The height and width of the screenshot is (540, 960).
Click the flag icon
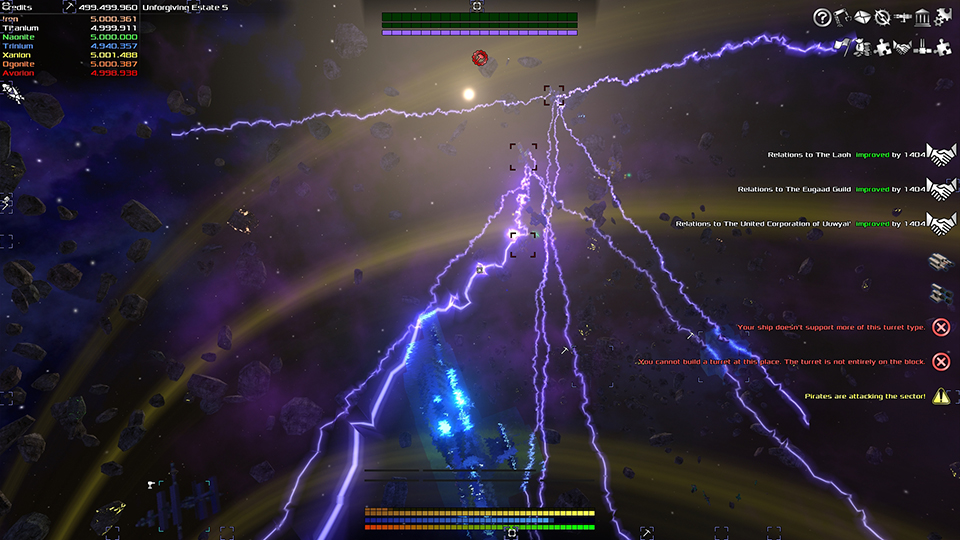(842, 46)
